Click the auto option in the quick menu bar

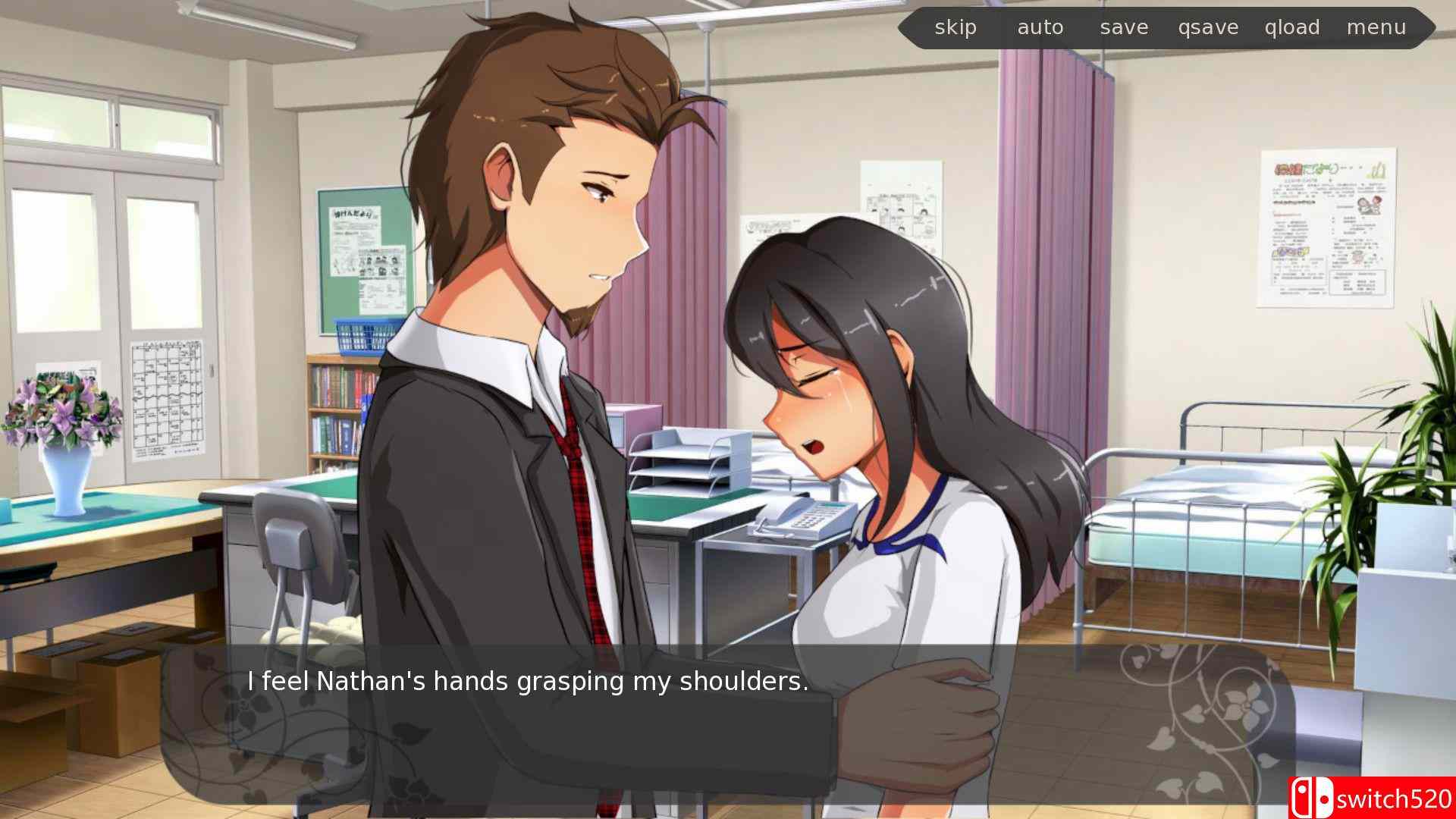click(x=1040, y=27)
